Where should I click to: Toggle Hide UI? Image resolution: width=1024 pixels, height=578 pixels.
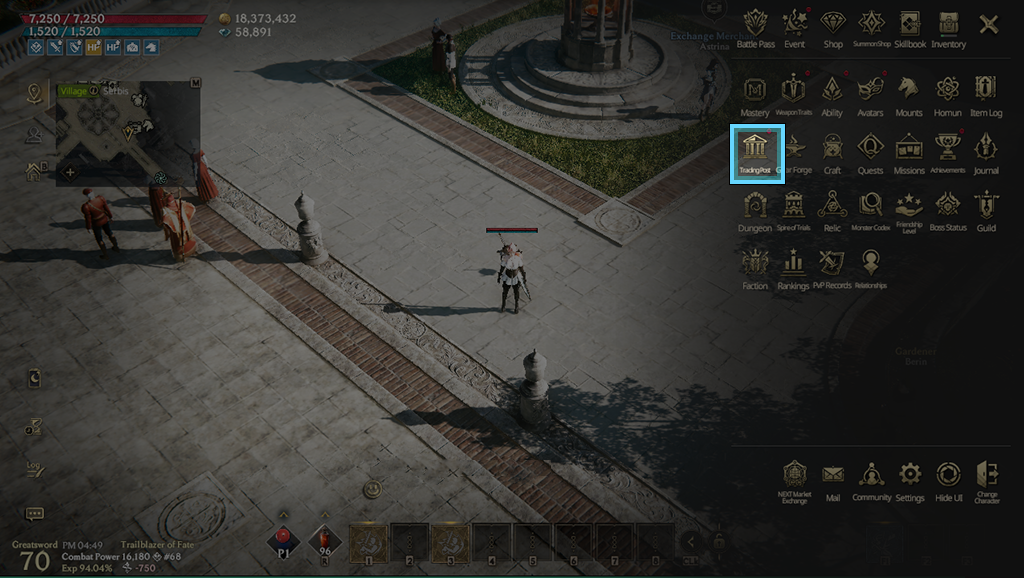948,478
